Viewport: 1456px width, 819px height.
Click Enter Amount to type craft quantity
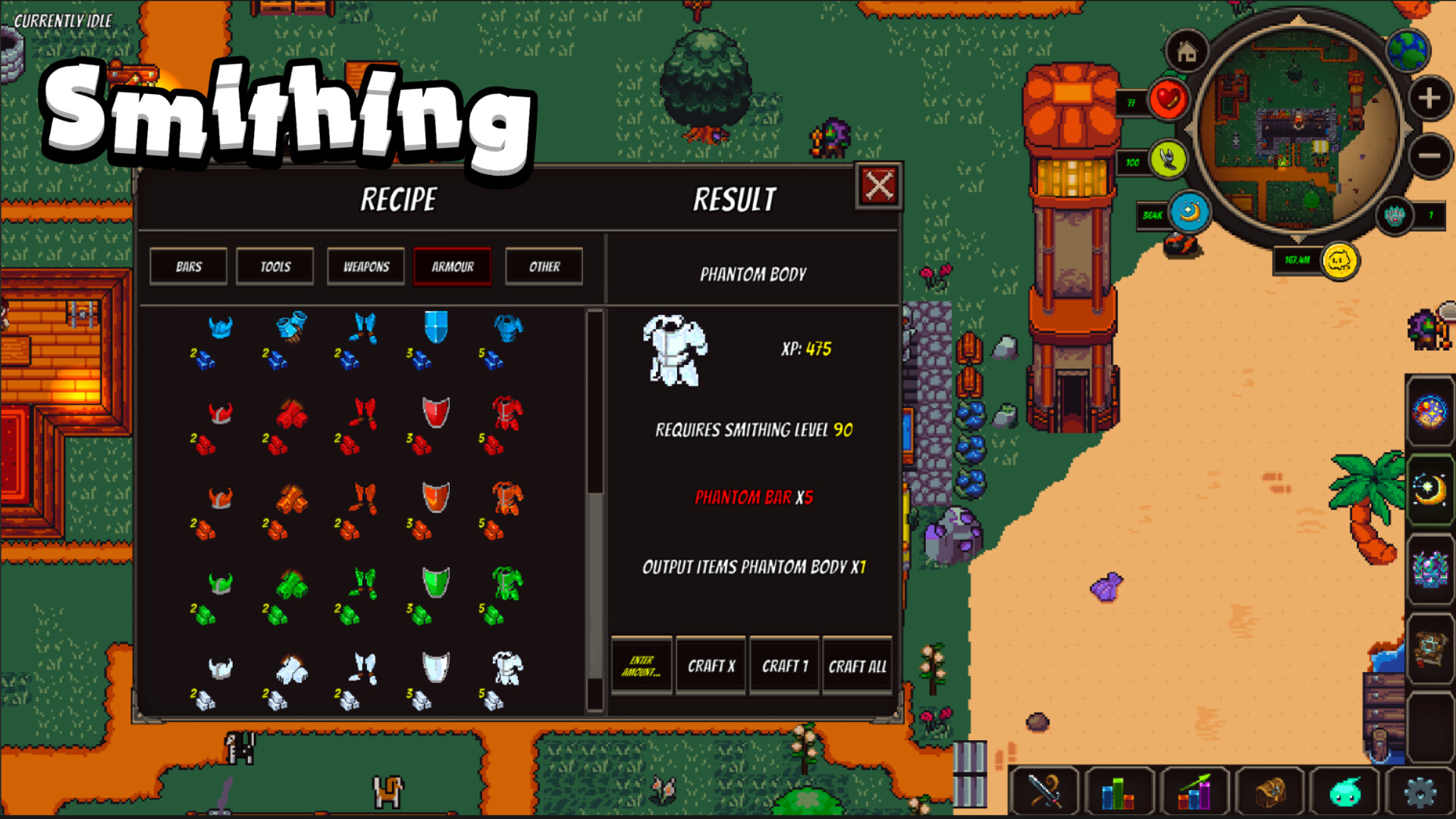click(x=641, y=665)
